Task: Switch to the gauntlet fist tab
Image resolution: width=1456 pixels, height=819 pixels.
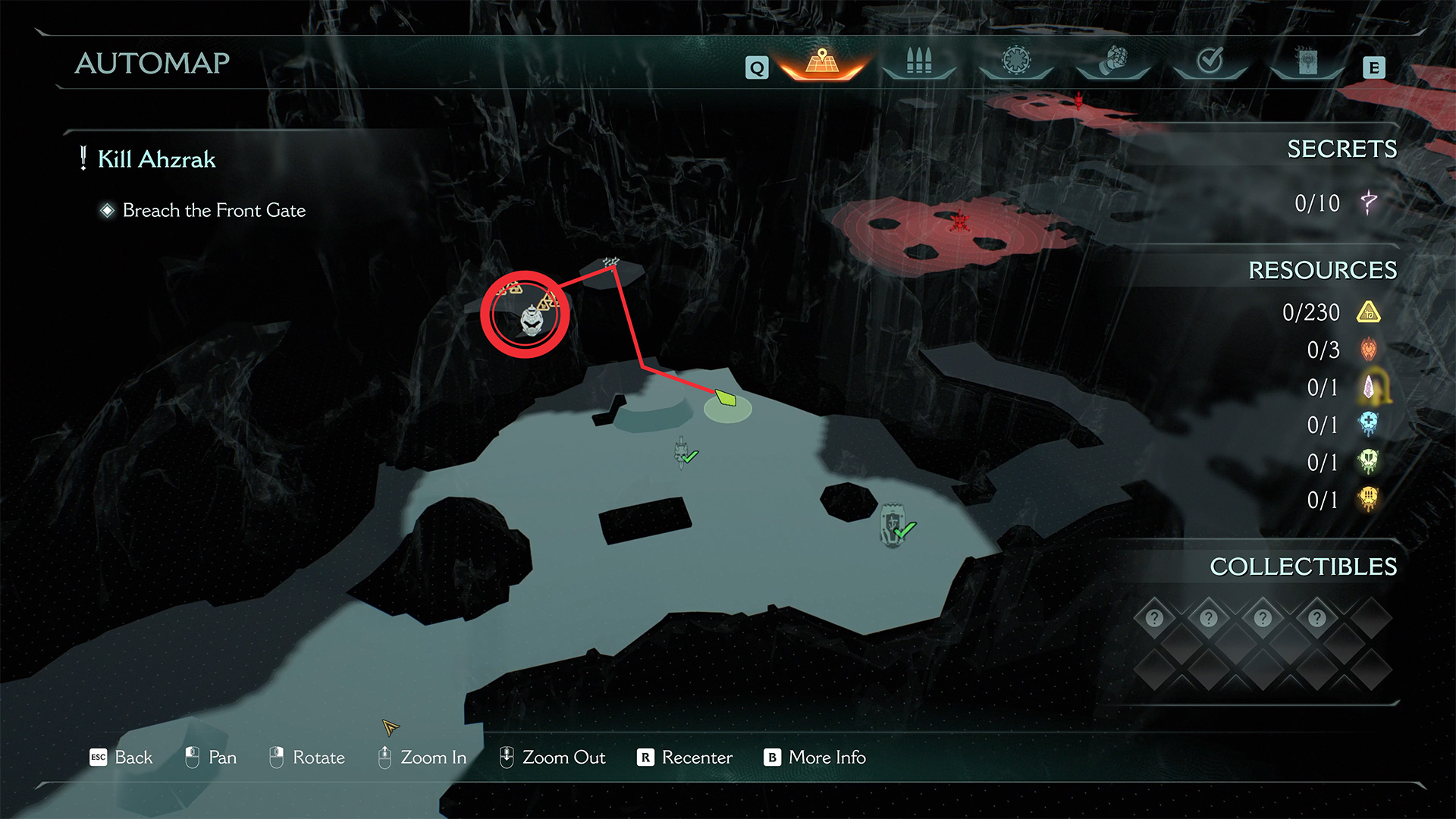Action: point(1112,61)
